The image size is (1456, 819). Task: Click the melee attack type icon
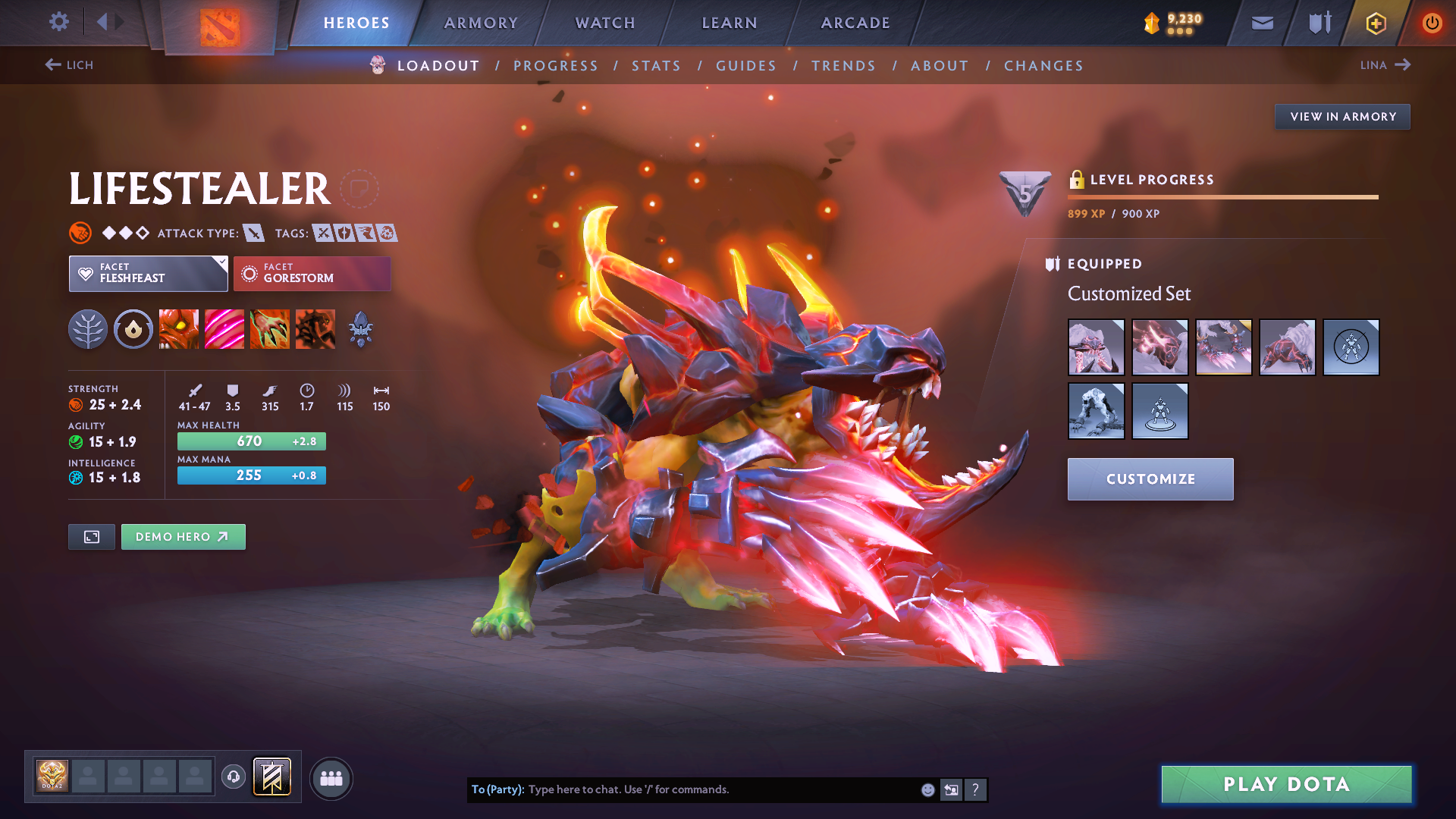[x=254, y=233]
